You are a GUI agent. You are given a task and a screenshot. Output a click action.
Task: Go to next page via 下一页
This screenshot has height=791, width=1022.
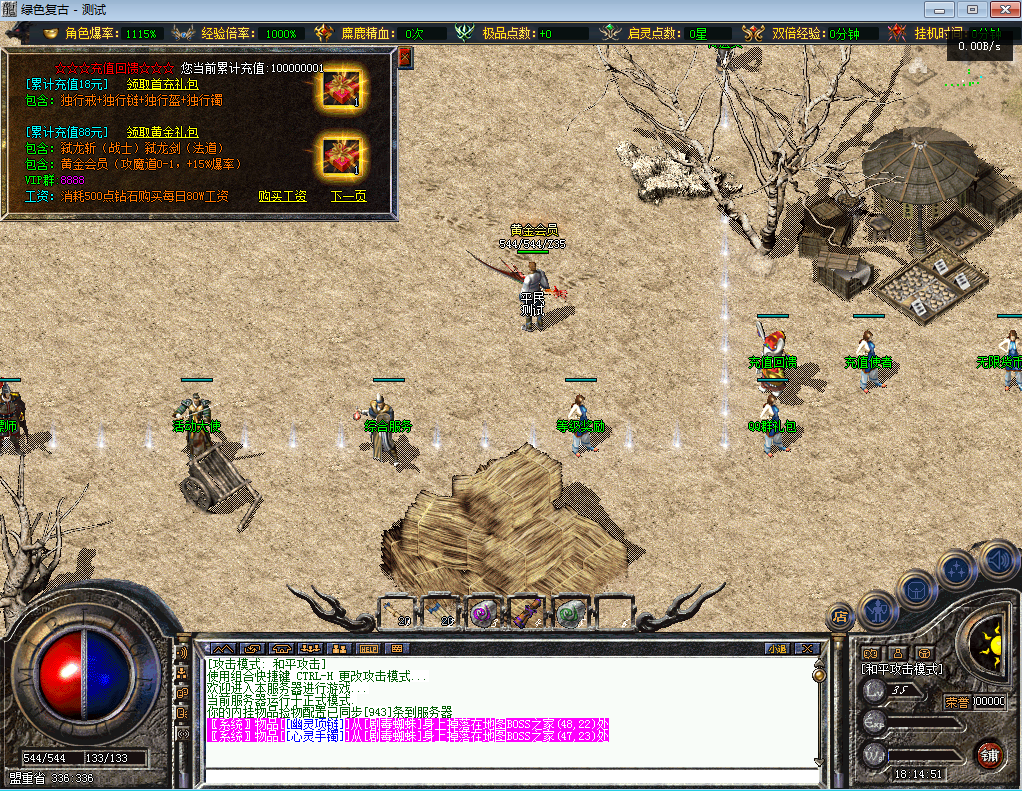click(x=348, y=196)
